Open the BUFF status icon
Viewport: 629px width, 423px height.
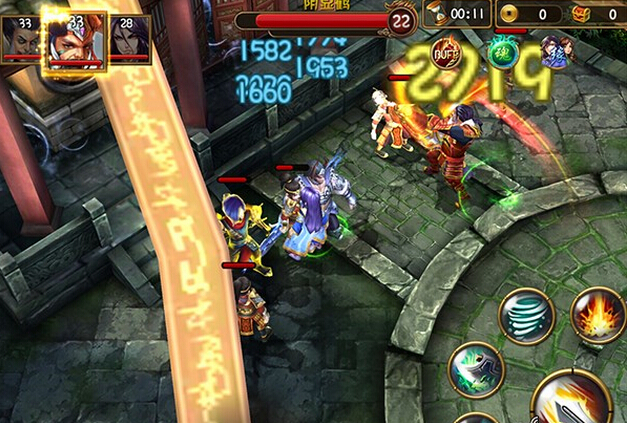coord(447,52)
